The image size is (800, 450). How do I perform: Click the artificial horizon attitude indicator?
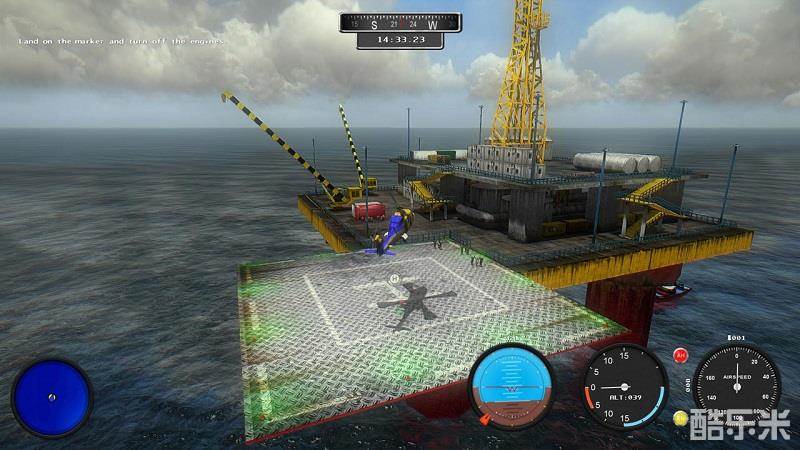512,386
